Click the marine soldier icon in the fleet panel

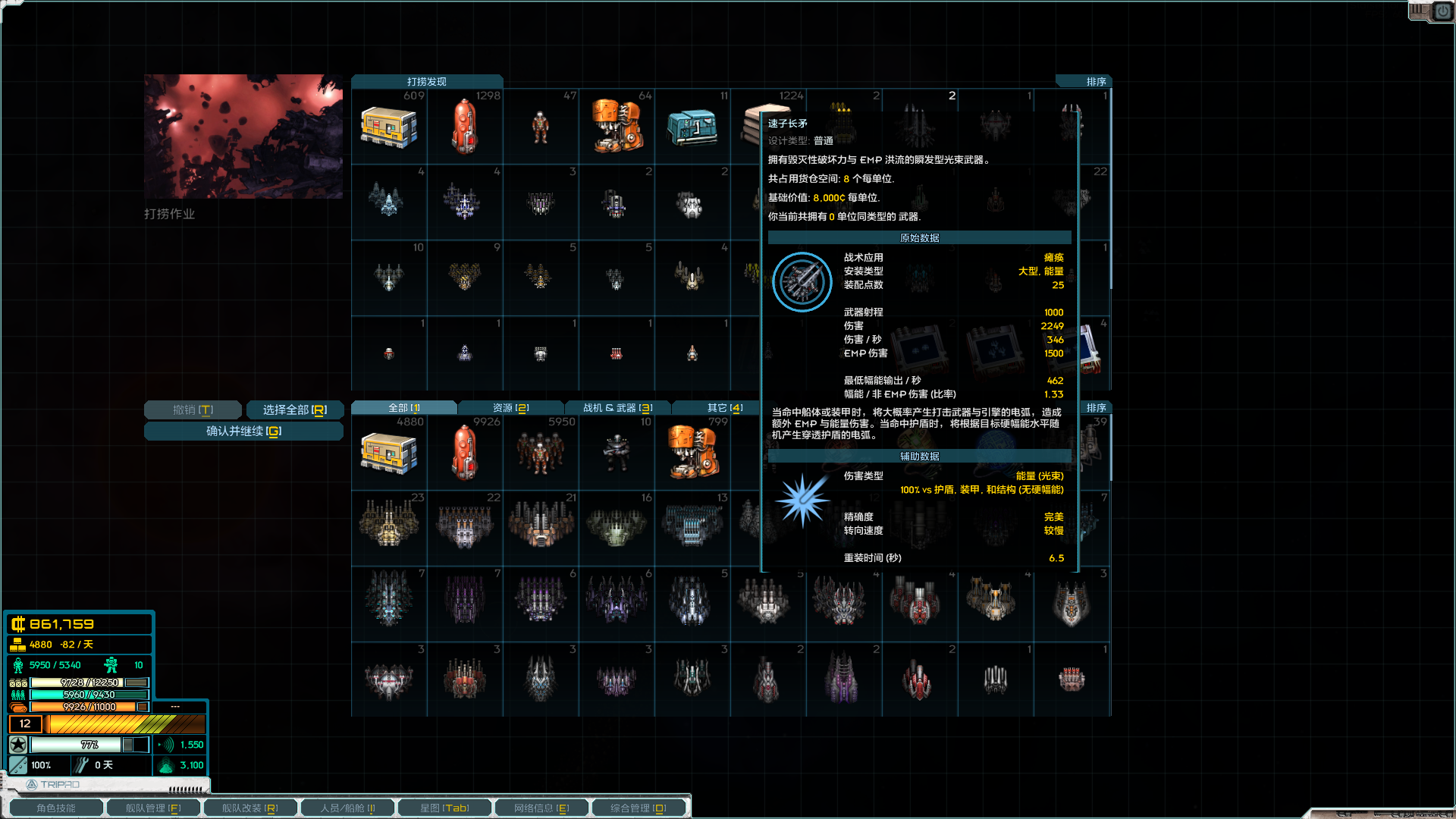click(112, 664)
